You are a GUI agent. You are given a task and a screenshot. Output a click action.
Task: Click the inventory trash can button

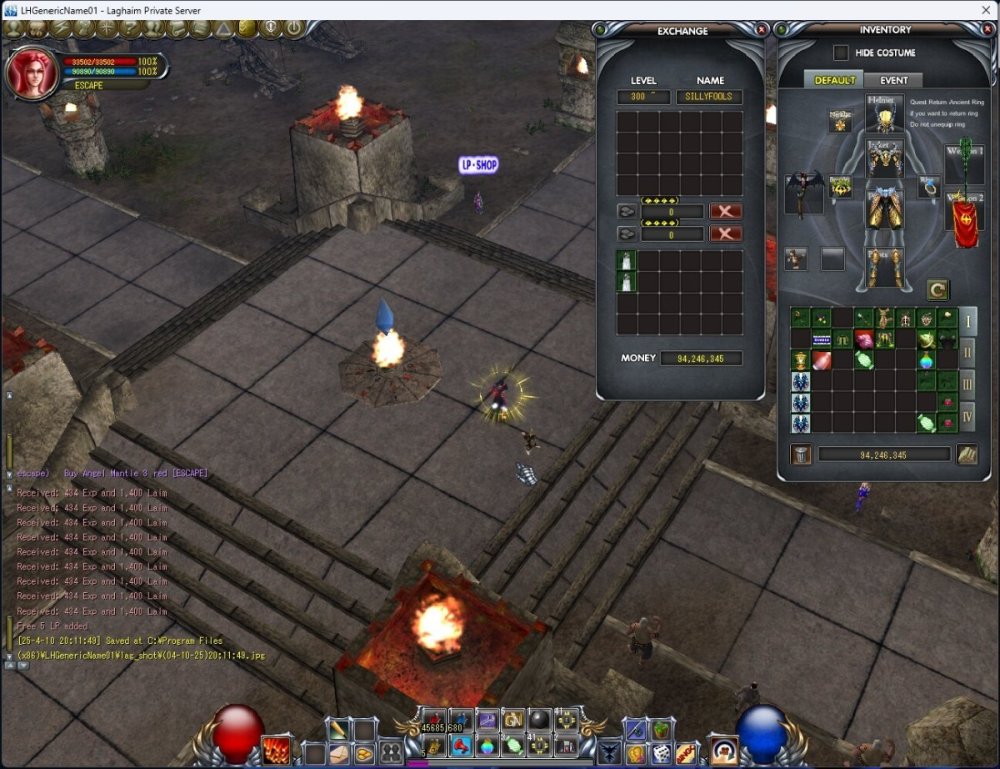click(x=801, y=454)
